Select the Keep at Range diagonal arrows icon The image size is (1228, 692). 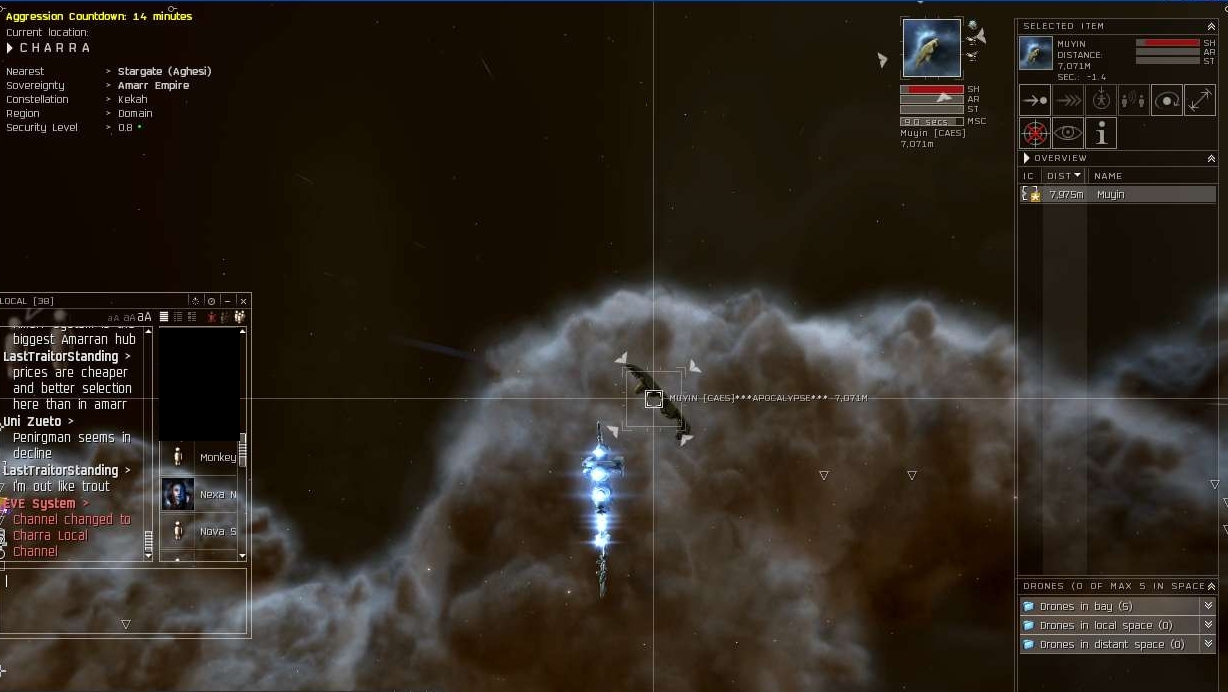1200,101
